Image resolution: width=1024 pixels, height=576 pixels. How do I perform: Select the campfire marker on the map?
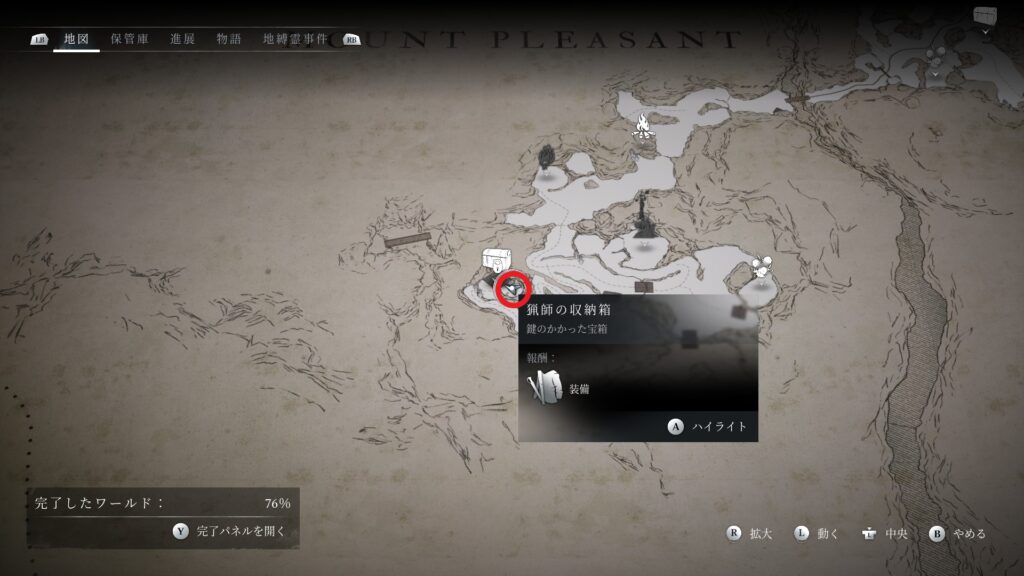pos(644,127)
